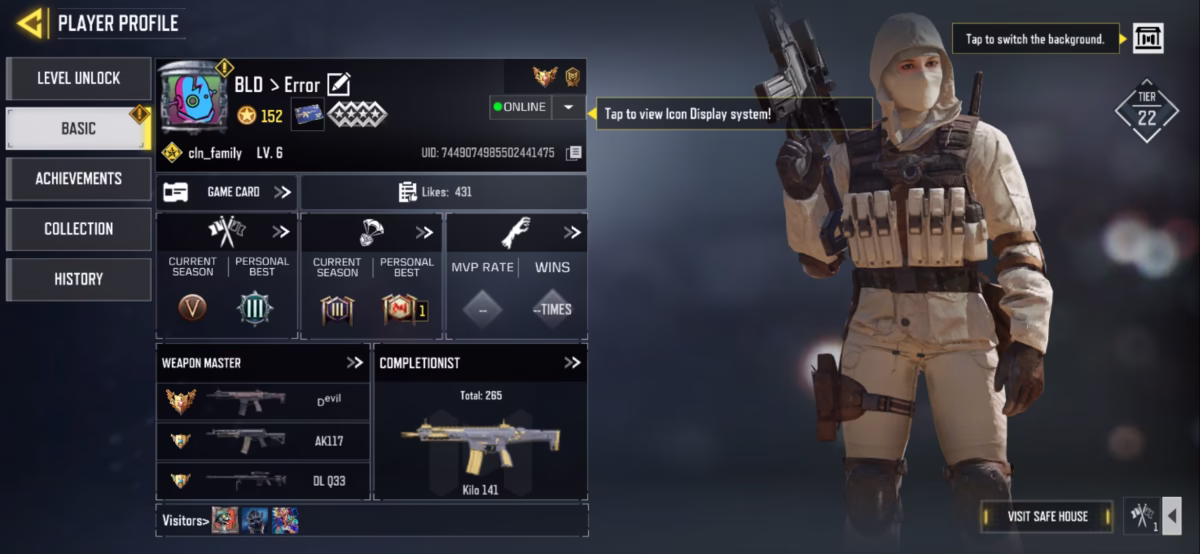Tap the Likes 431 bar
Image resolution: width=1200 pixels, height=554 pixels.
444,192
